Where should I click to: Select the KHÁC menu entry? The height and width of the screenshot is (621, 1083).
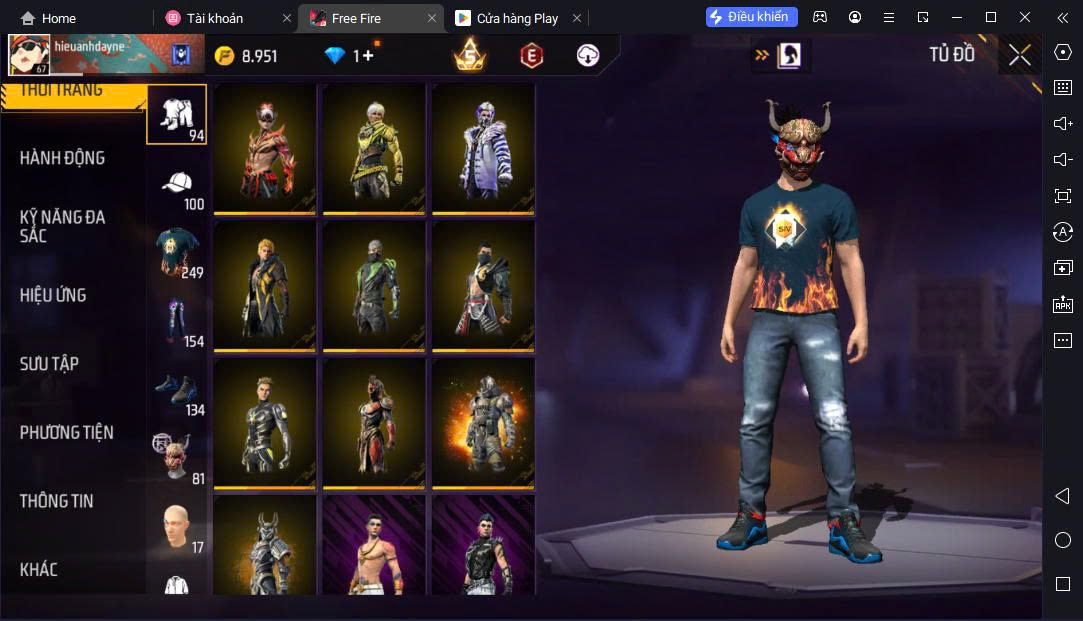[x=39, y=569]
